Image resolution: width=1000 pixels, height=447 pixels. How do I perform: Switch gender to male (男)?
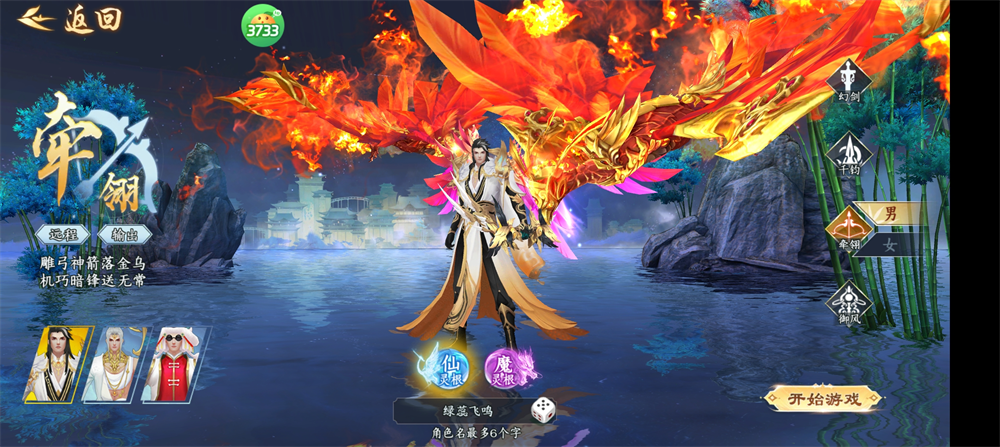pyautogui.click(x=889, y=213)
